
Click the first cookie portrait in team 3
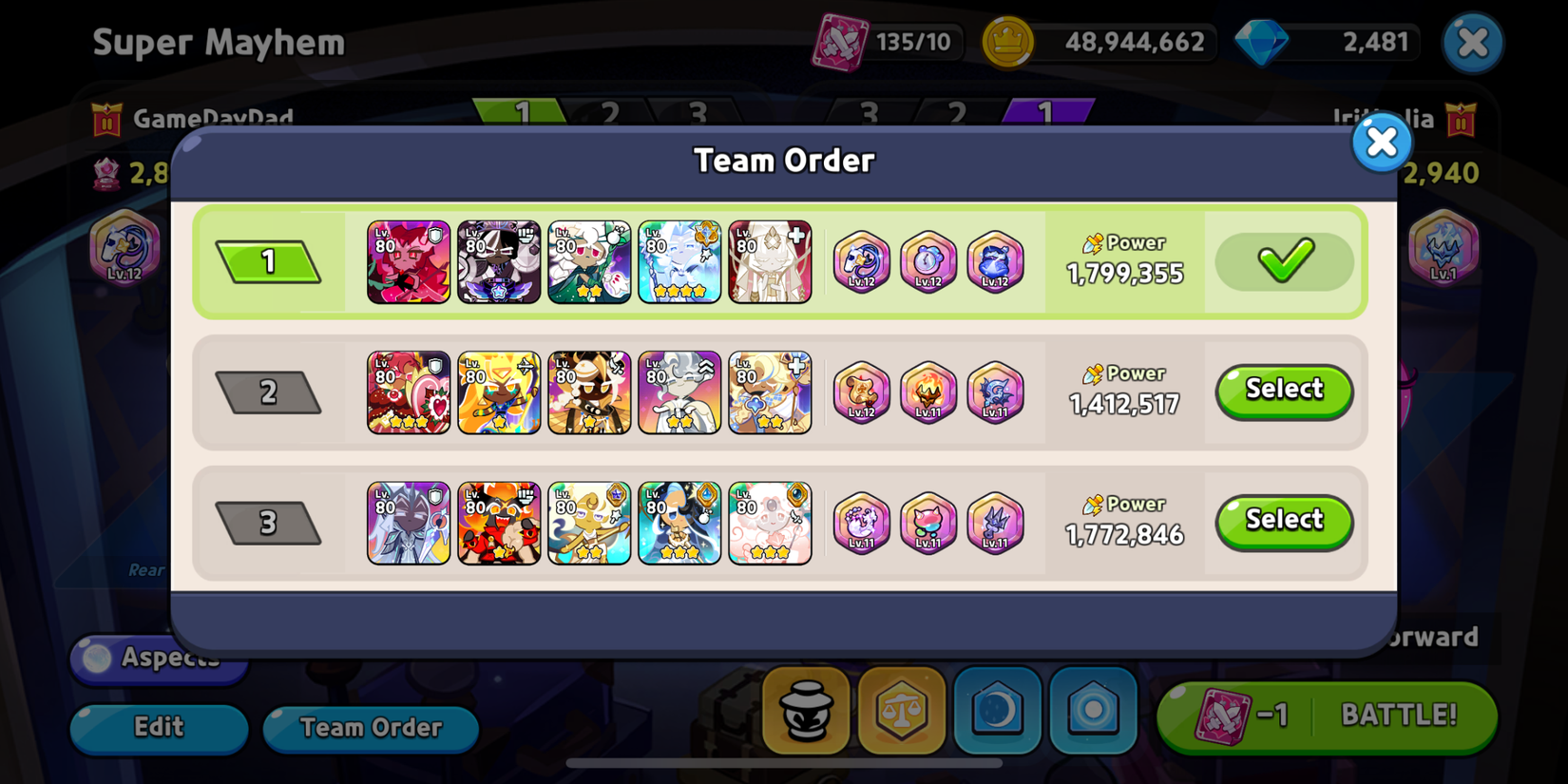pyautogui.click(x=409, y=522)
